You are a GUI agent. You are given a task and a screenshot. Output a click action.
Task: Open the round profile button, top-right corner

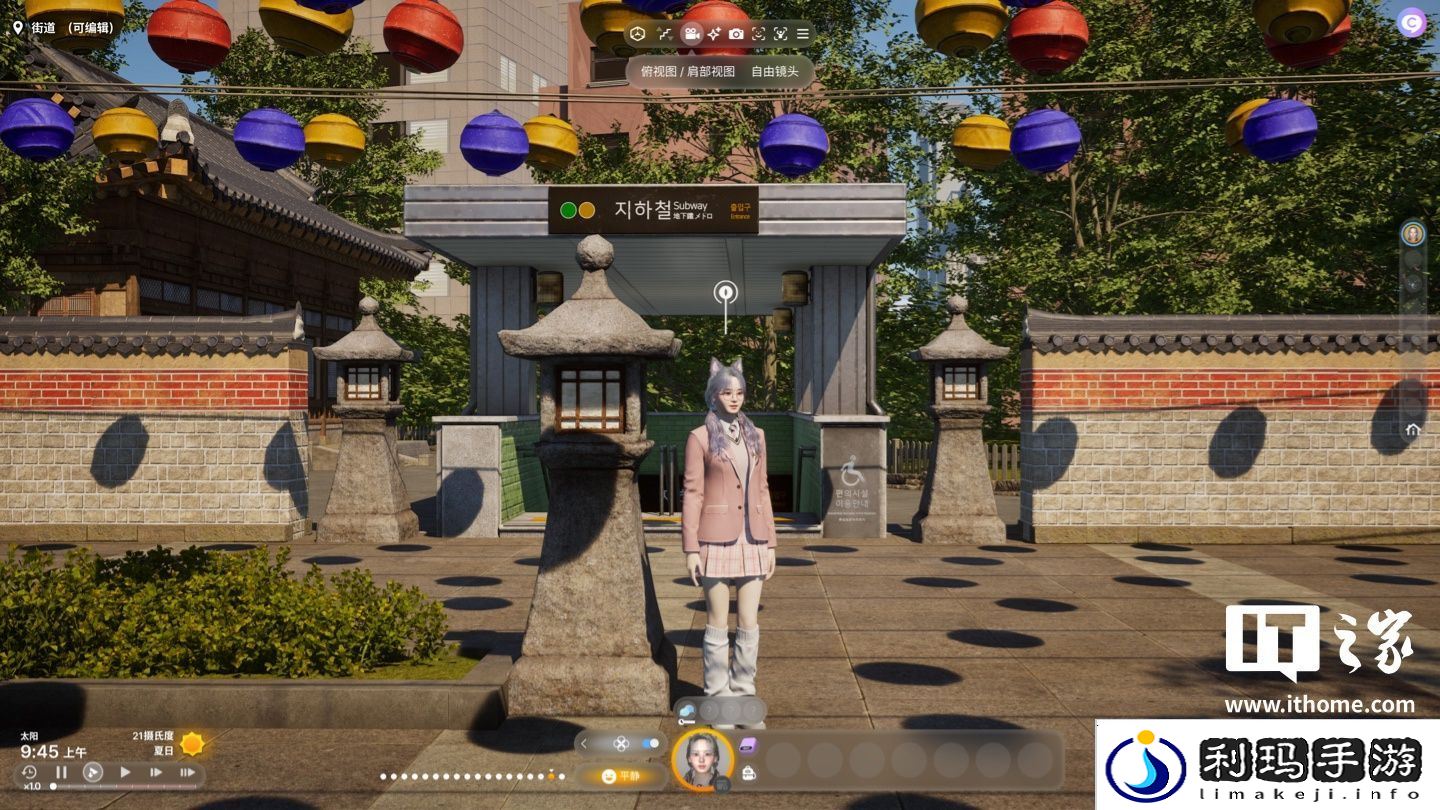[x=1412, y=23]
